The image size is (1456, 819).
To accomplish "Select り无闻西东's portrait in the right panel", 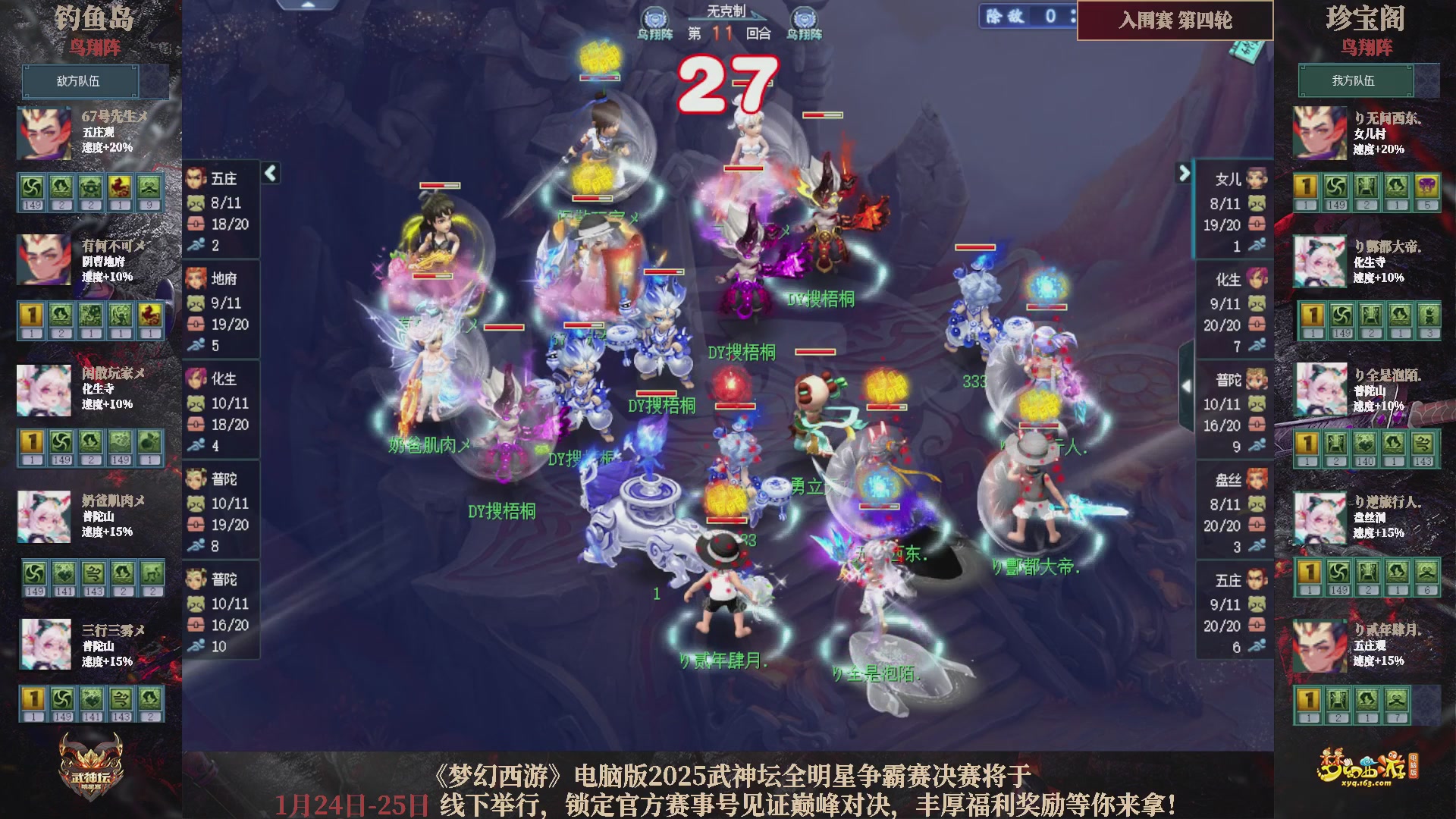I will coord(1322,131).
